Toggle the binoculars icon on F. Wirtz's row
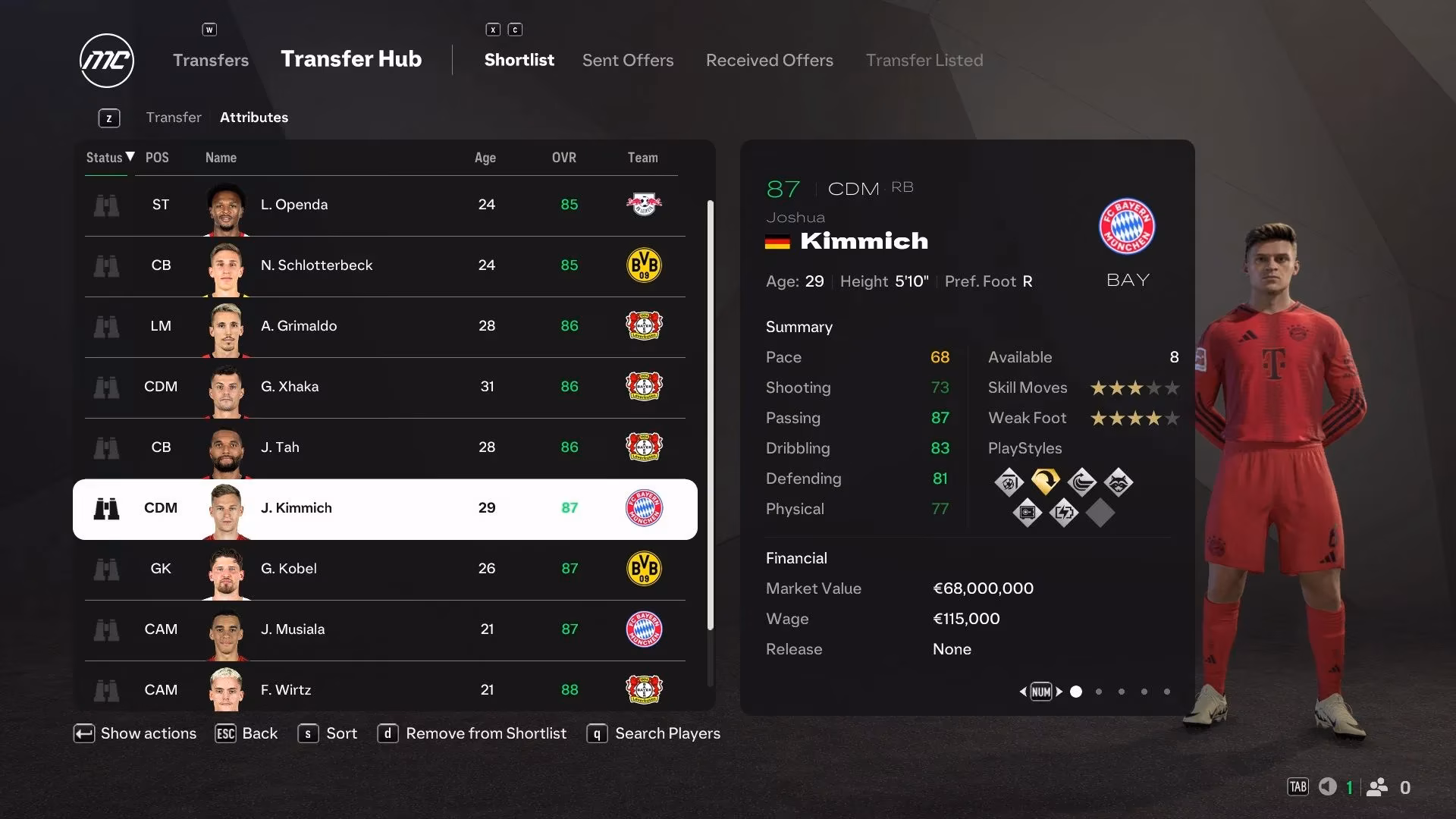1456x819 pixels. click(x=107, y=689)
